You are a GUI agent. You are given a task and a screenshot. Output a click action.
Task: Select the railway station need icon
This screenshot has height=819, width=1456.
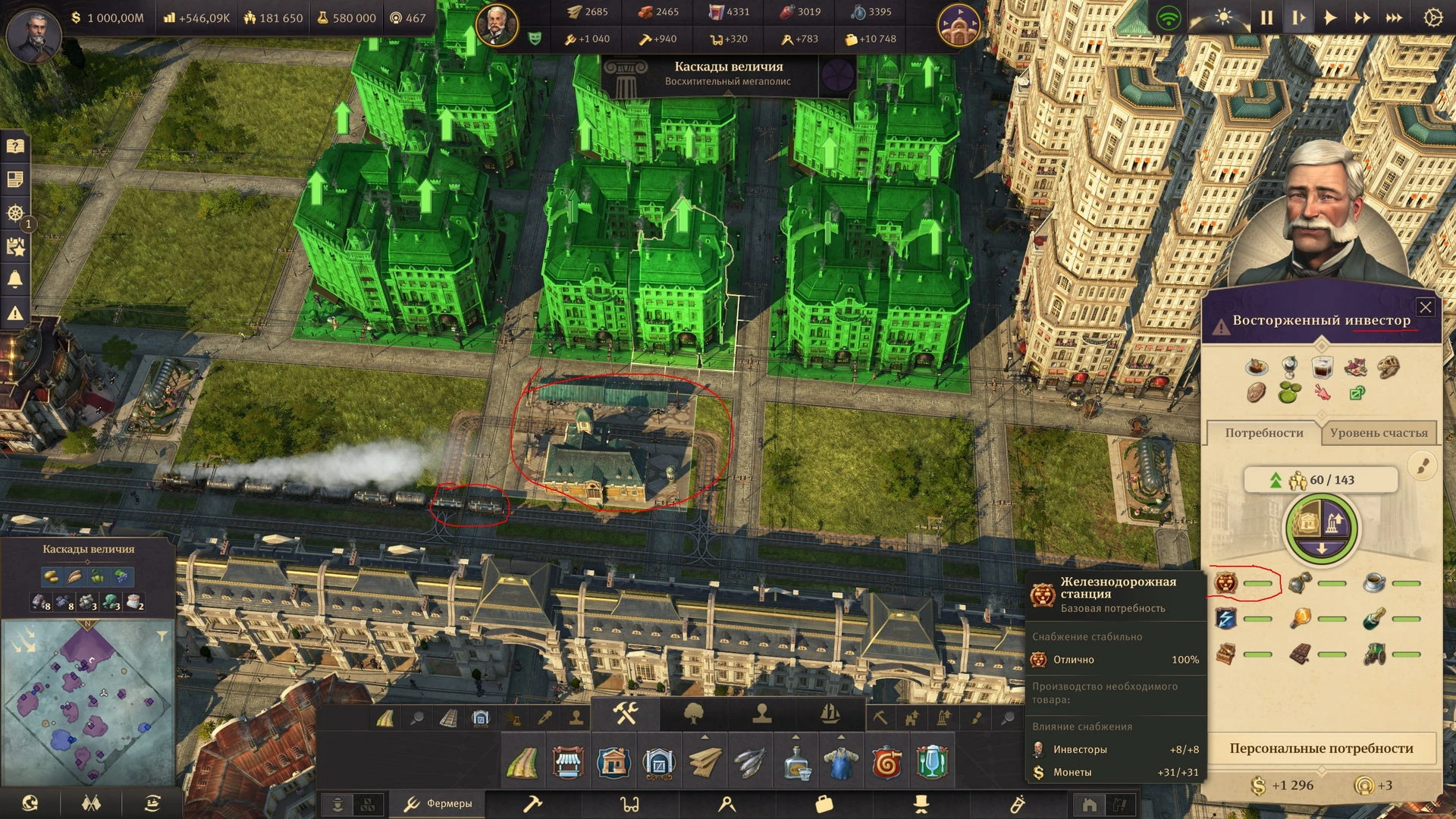pyautogui.click(x=1226, y=583)
